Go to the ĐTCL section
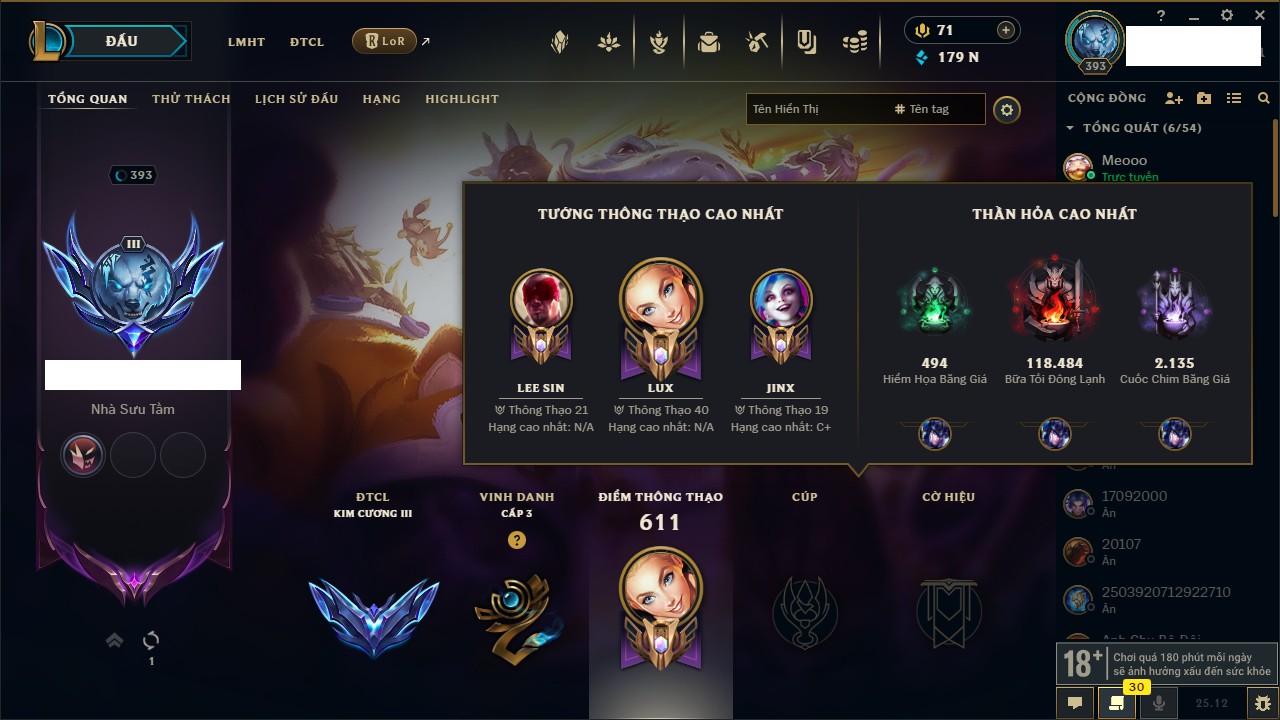The height and width of the screenshot is (720, 1280). tap(307, 42)
